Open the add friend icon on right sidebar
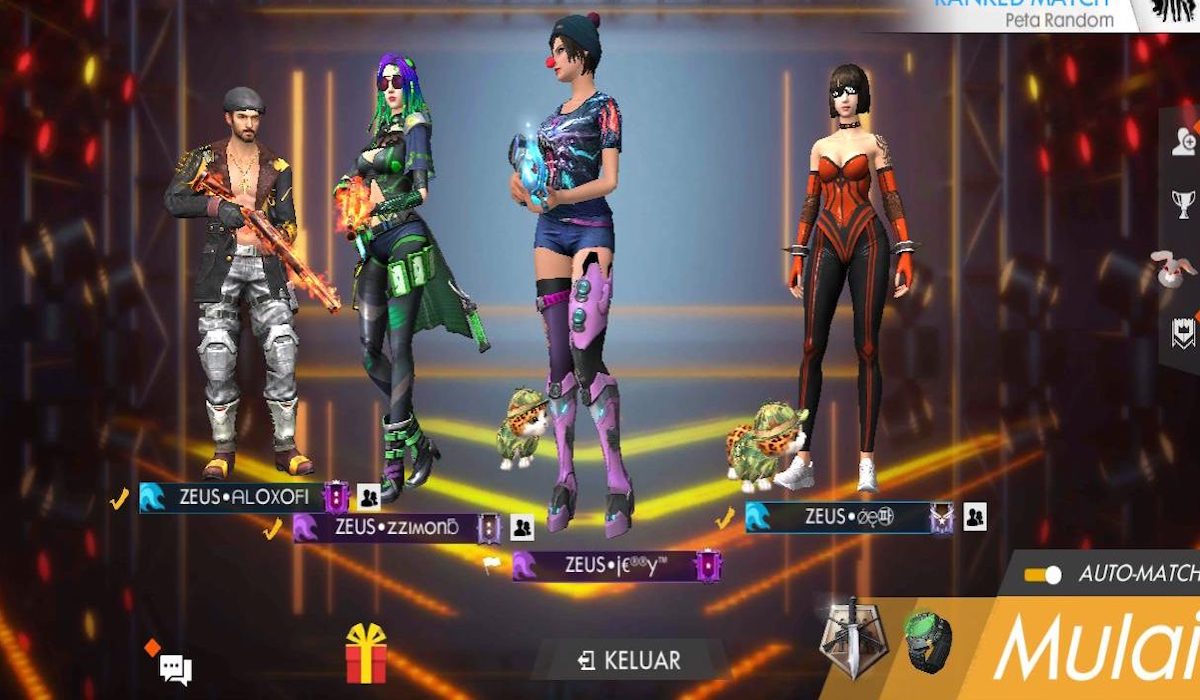Viewport: 1200px width, 700px height. (1184, 142)
